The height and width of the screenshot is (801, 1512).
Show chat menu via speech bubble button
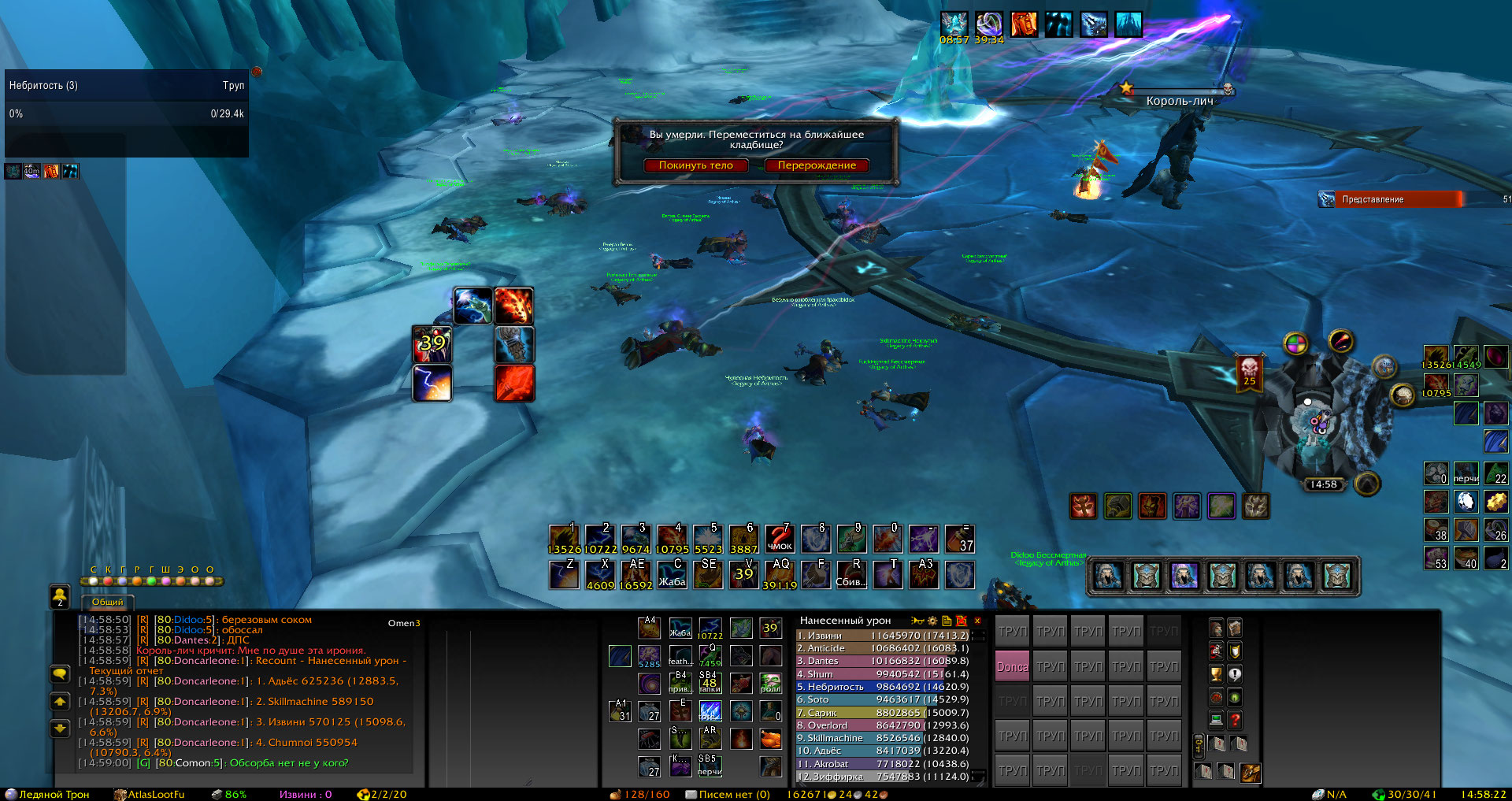[60, 674]
